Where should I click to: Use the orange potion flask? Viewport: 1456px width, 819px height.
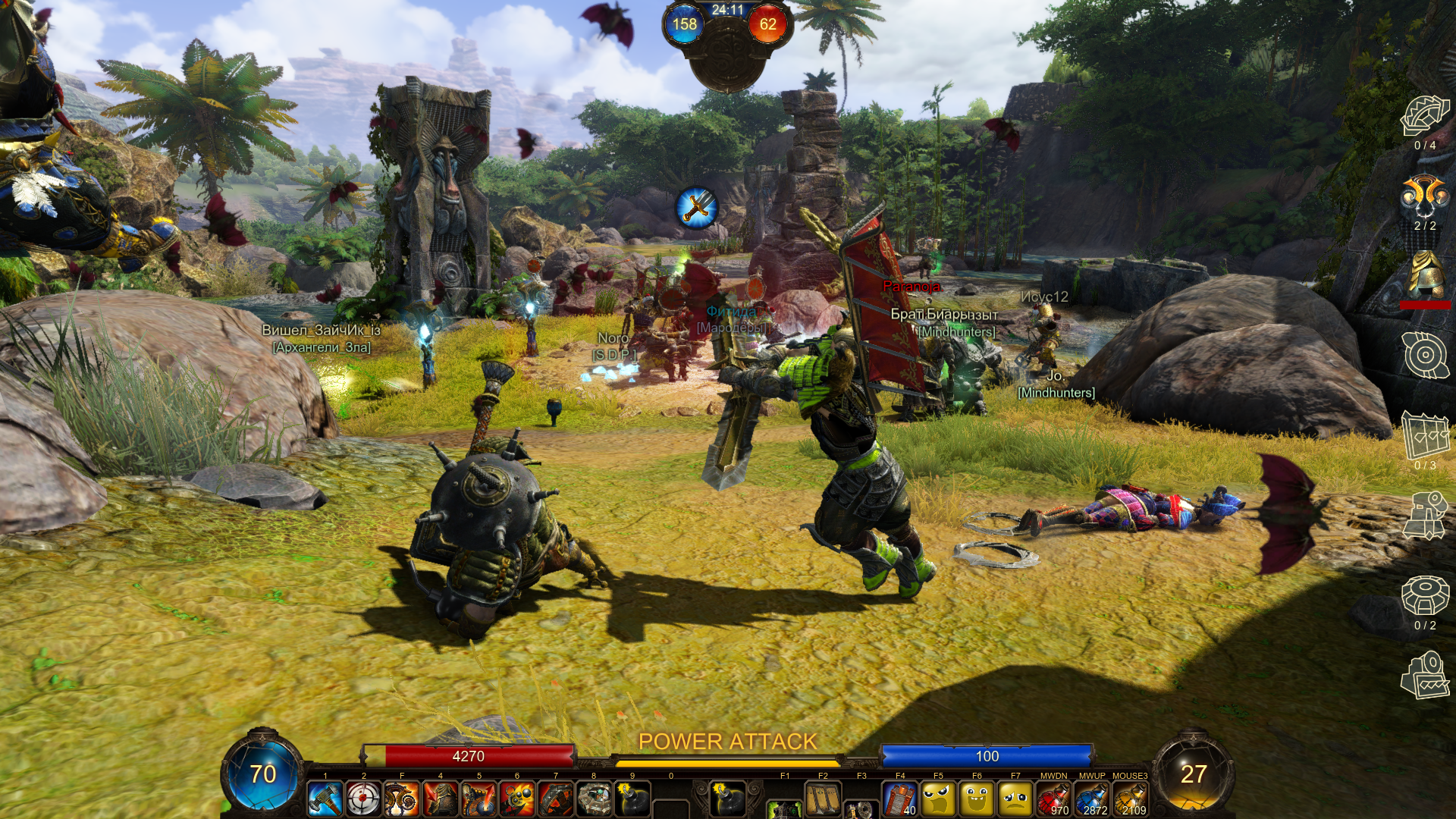1130,799
